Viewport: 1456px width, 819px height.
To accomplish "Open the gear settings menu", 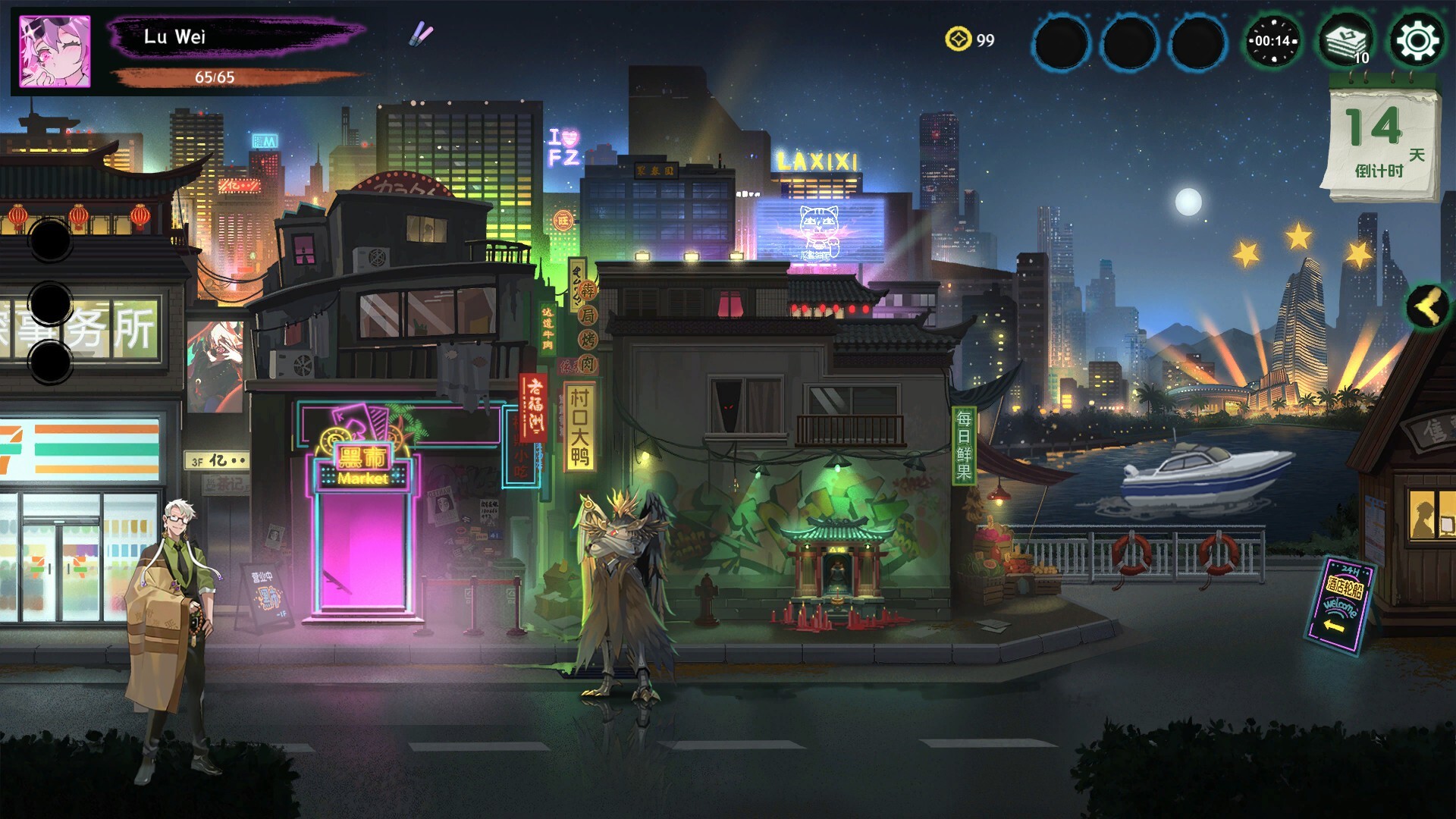I will click(x=1417, y=41).
